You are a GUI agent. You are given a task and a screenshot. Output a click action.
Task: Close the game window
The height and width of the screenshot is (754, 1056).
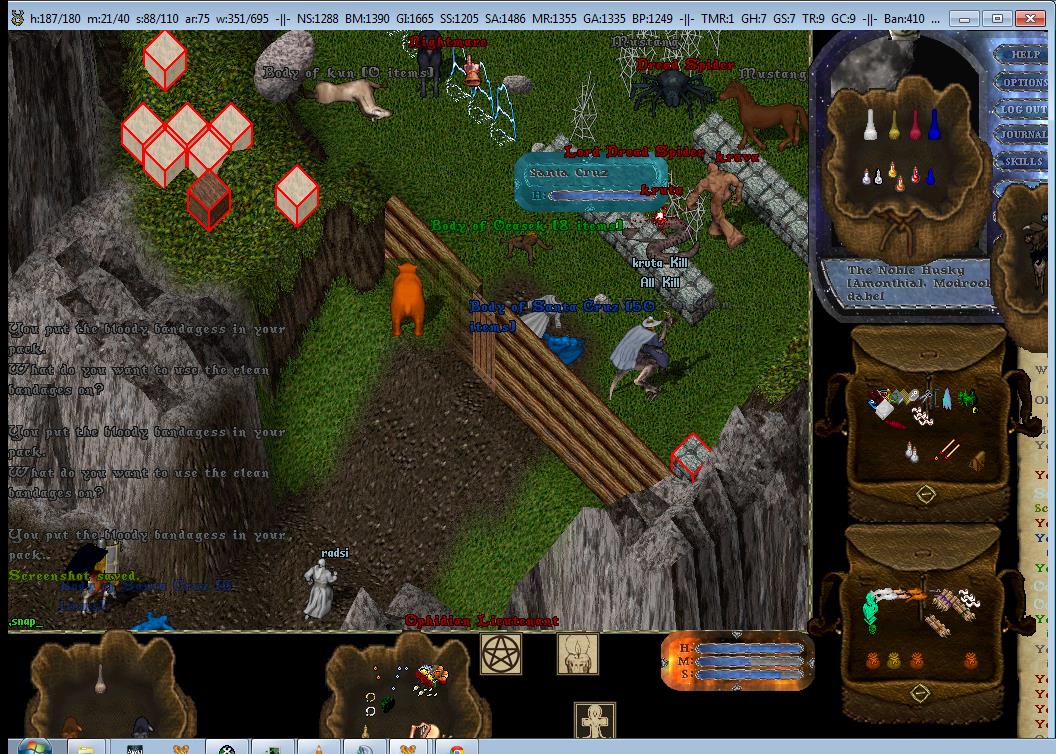pos(1029,18)
